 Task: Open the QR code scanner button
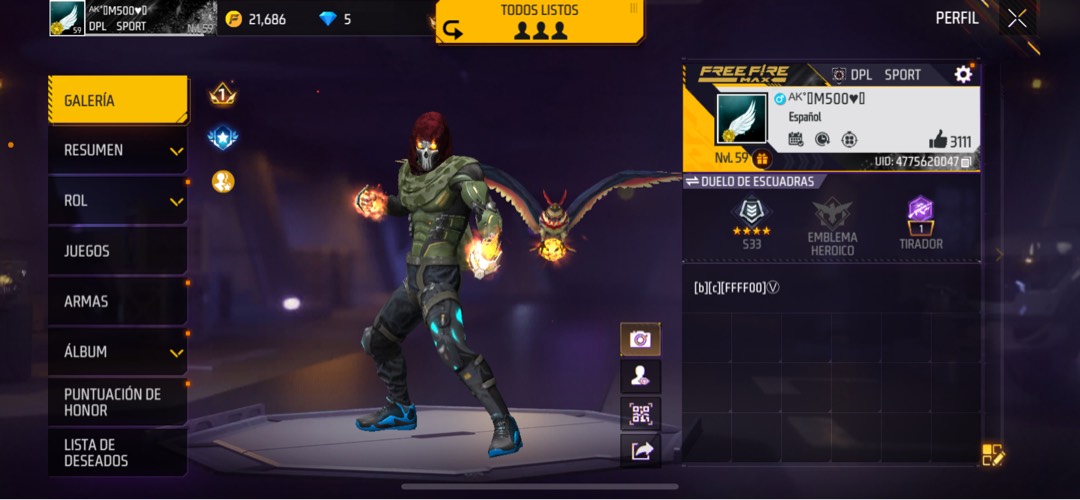coord(640,414)
